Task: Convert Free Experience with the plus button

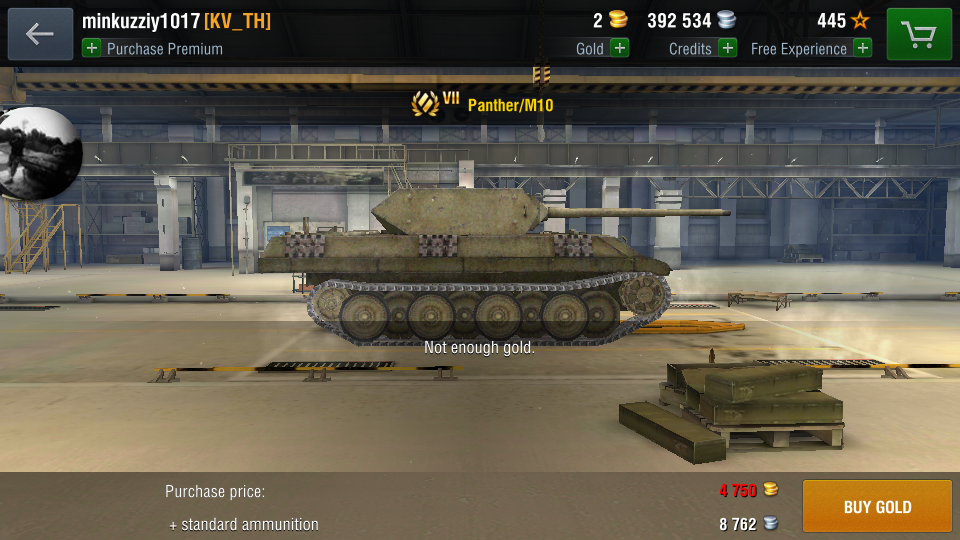Action: click(x=862, y=48)
